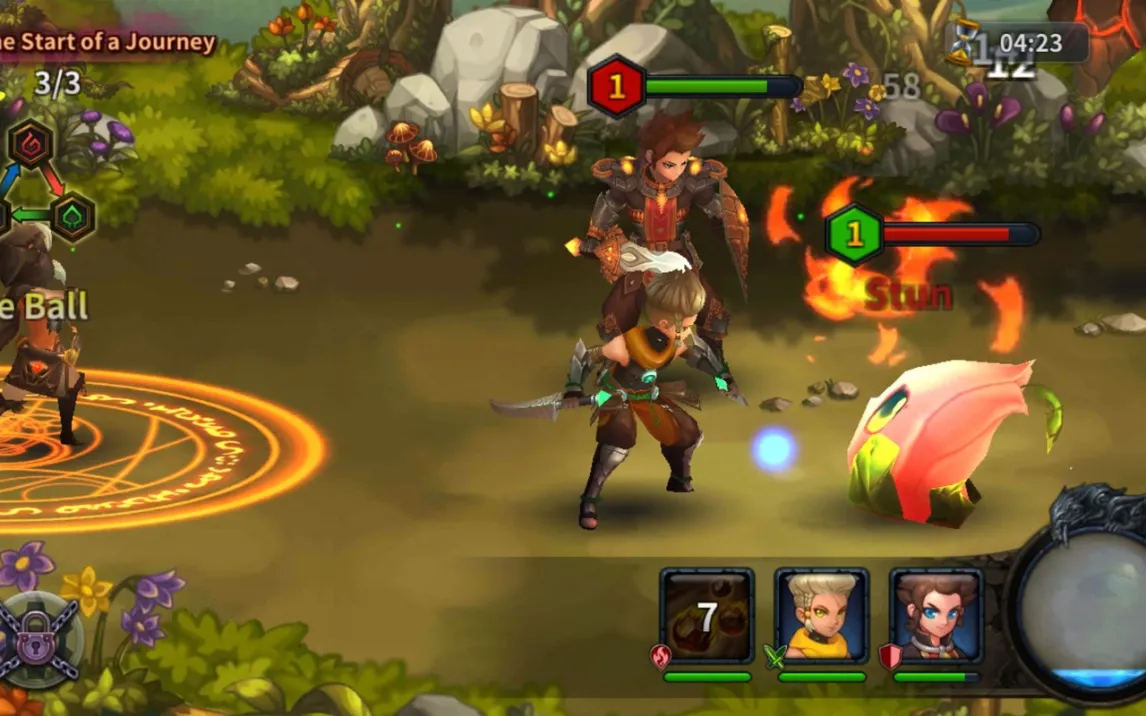Select the blonde hero portrait
Image resolution: width=1146 pixels, height=716 pixels.
(822, 616)
